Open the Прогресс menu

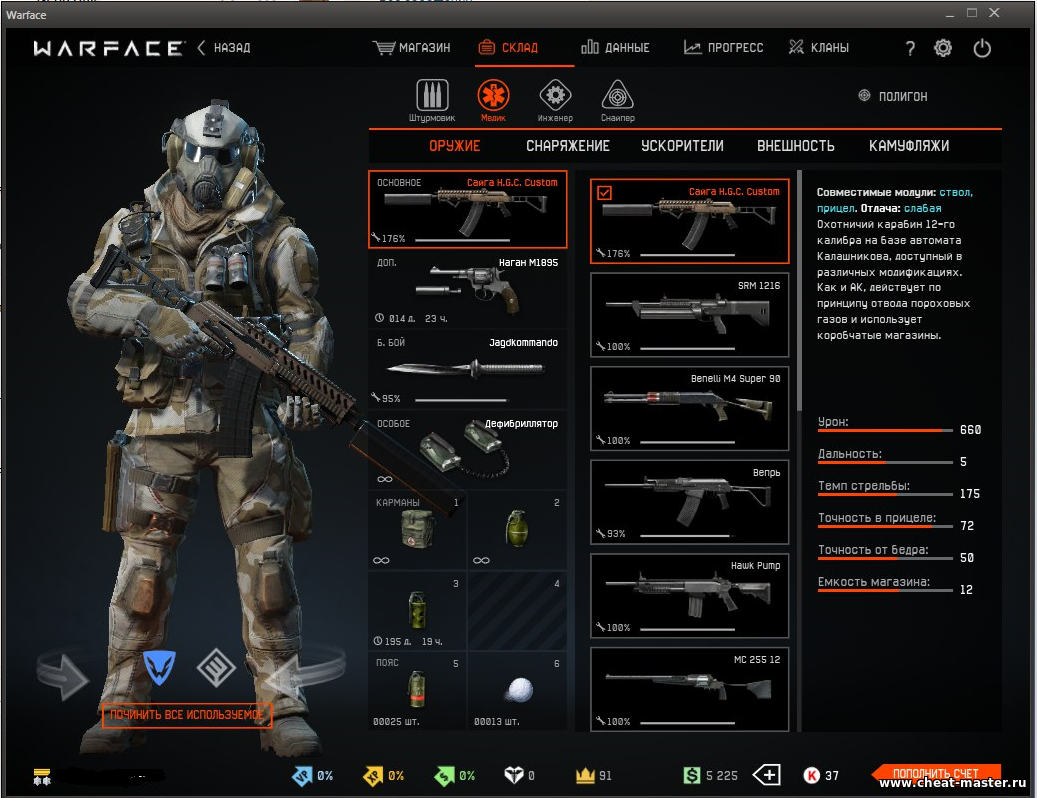[724, 48]
